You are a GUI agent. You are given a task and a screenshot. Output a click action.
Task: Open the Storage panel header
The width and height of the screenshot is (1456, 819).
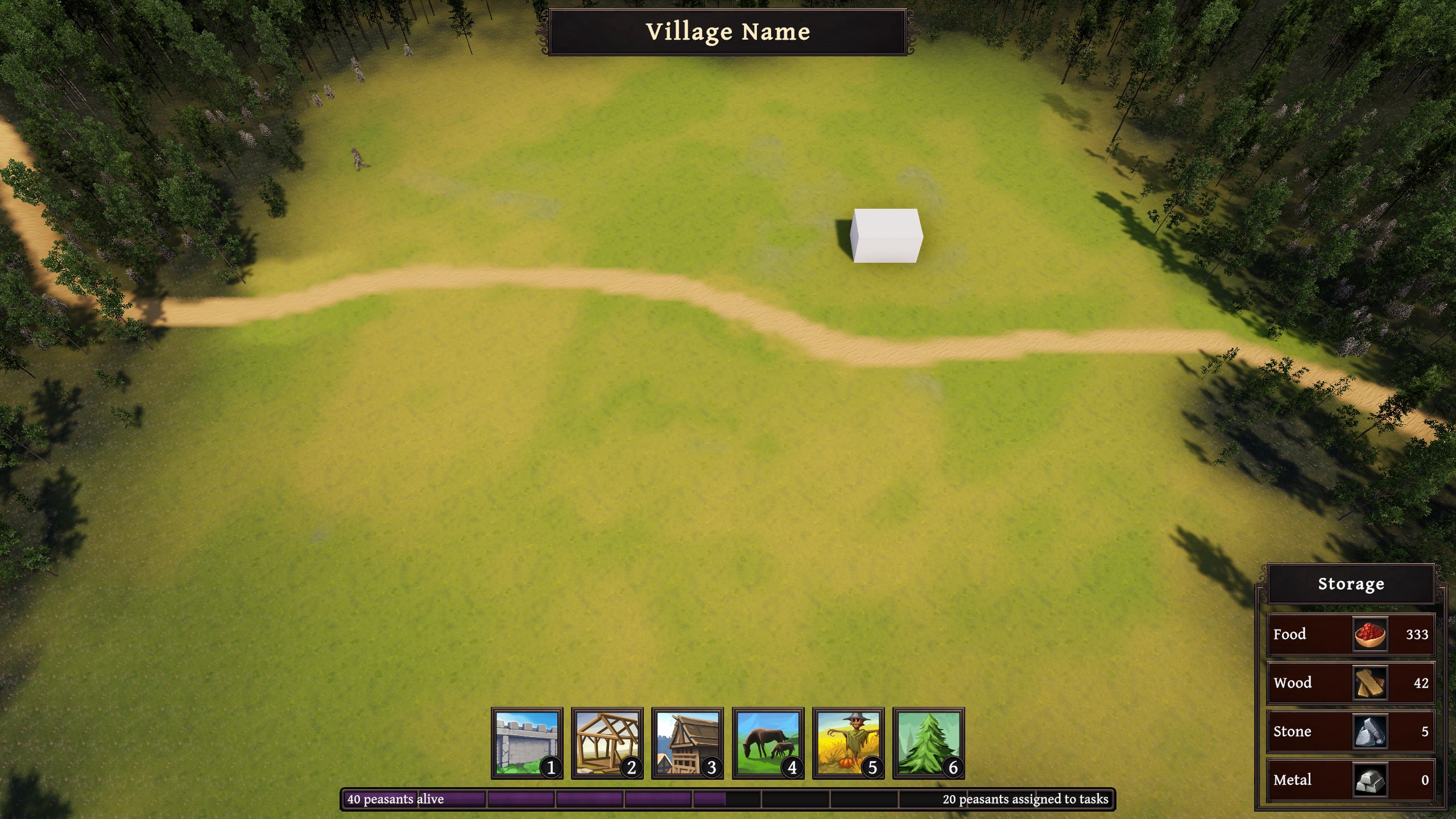(x=1351, y=584)
